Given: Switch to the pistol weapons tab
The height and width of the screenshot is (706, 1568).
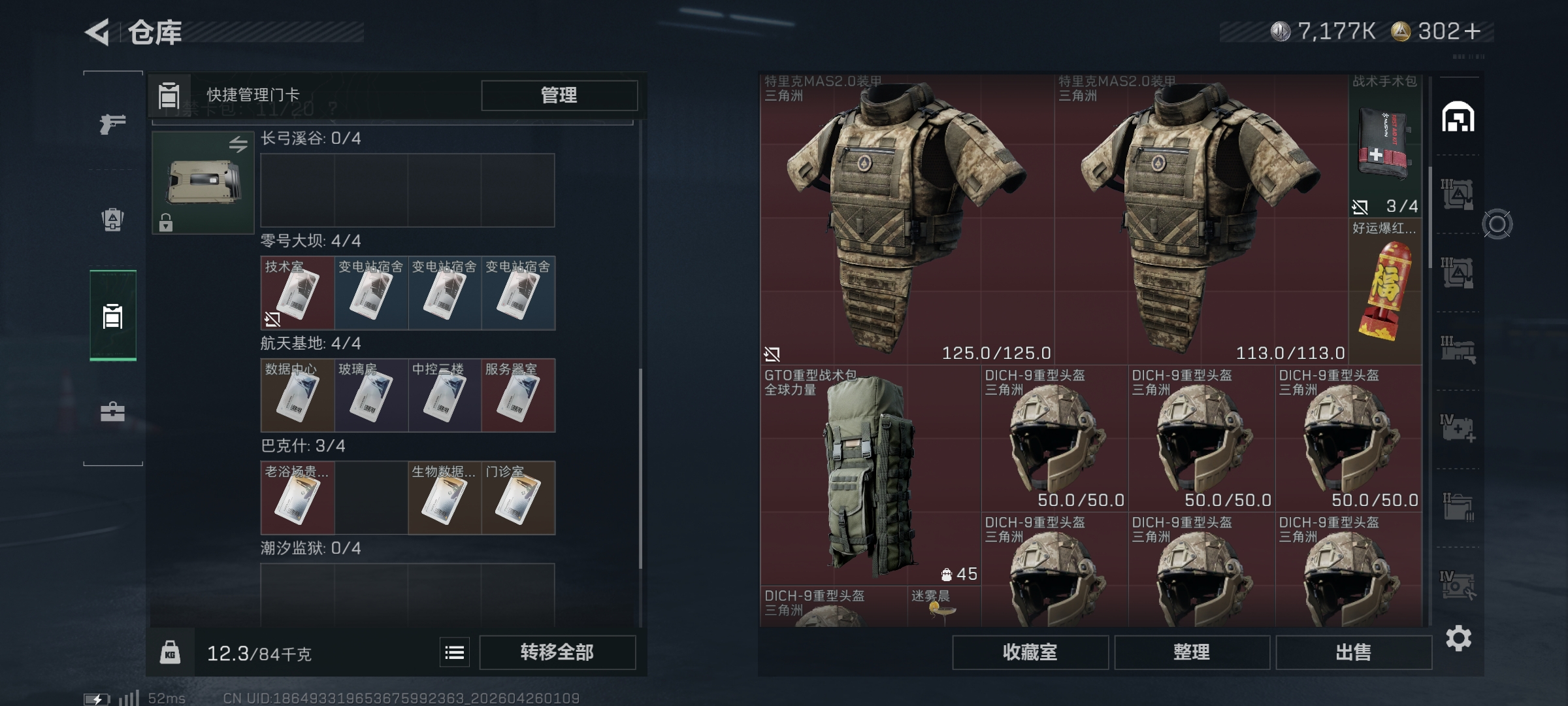Looking at the screenshot, I should 112,123.
